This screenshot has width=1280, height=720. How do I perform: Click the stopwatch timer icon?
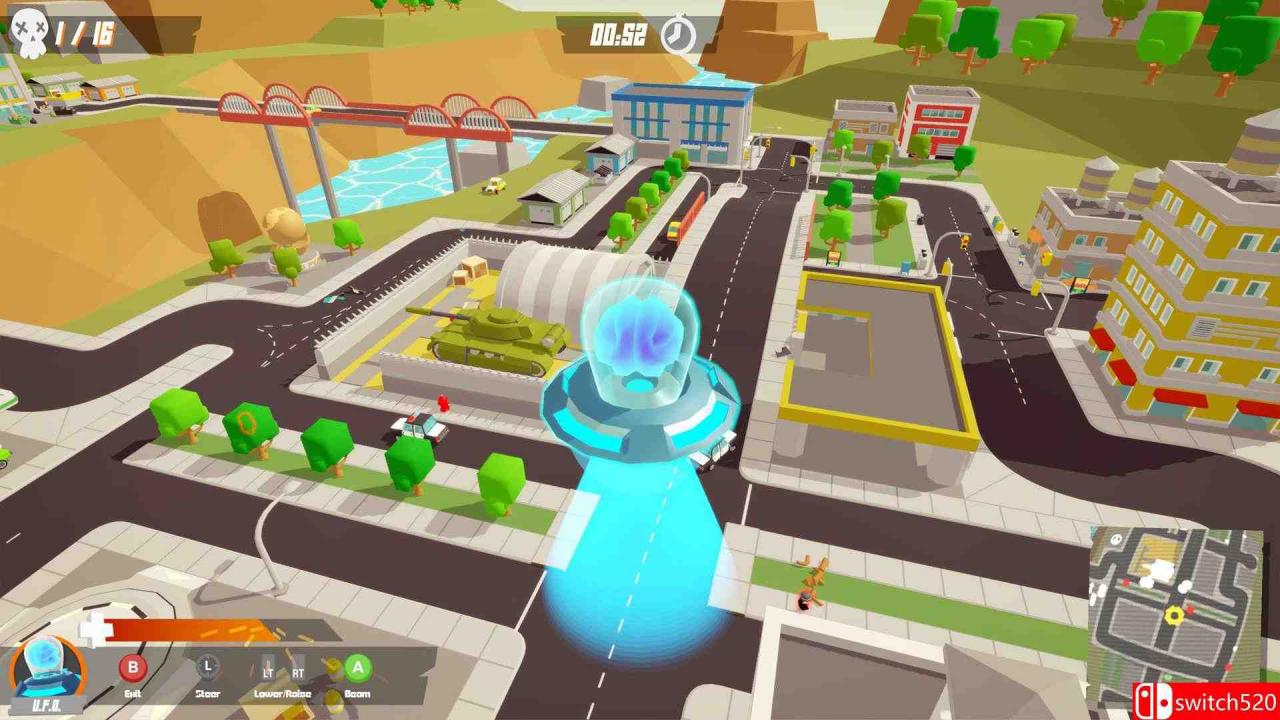click(x=676, y=34)
